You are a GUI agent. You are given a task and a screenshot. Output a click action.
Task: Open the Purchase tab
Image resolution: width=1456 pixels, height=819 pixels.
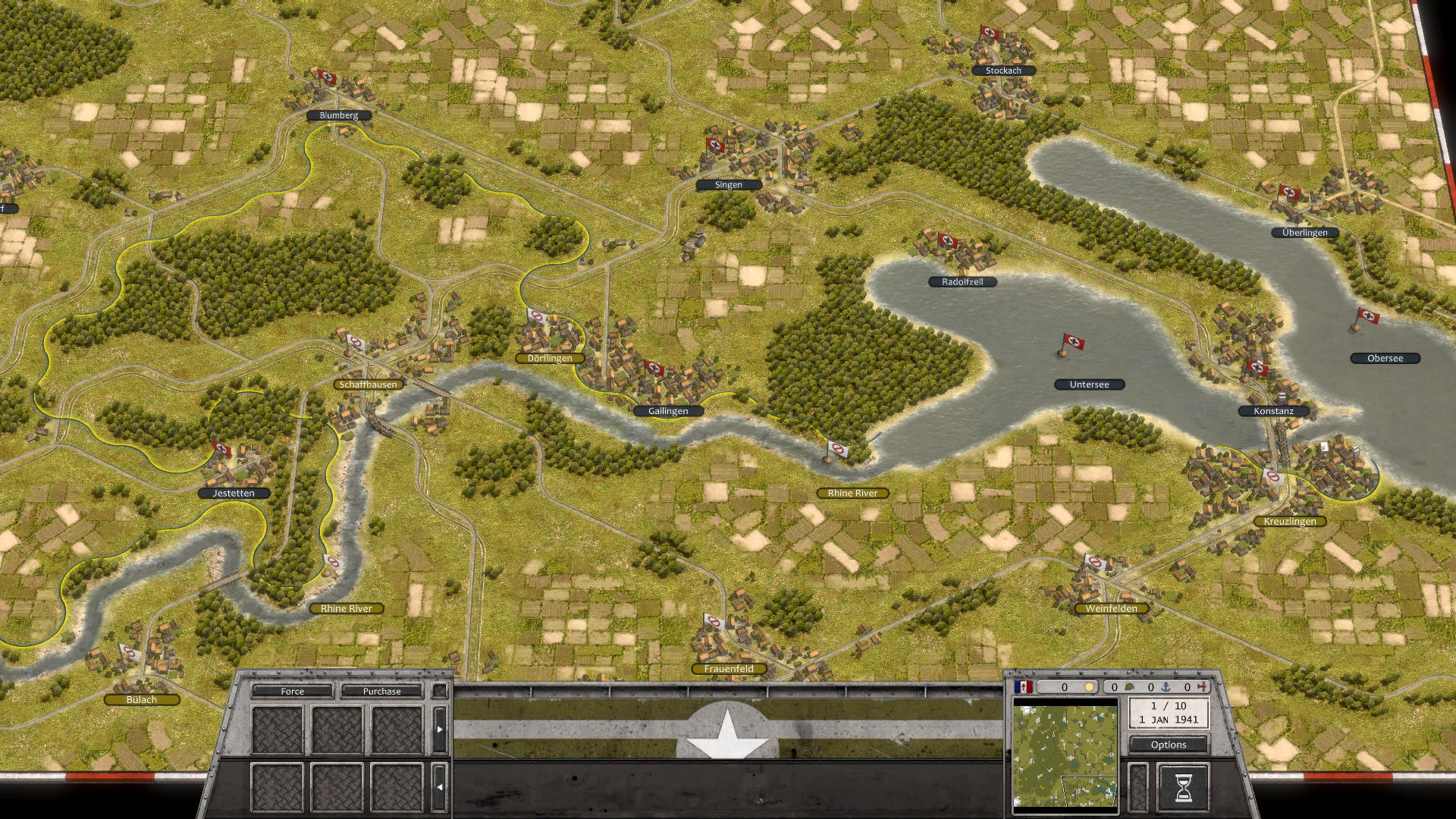click(x=382, y=692)
